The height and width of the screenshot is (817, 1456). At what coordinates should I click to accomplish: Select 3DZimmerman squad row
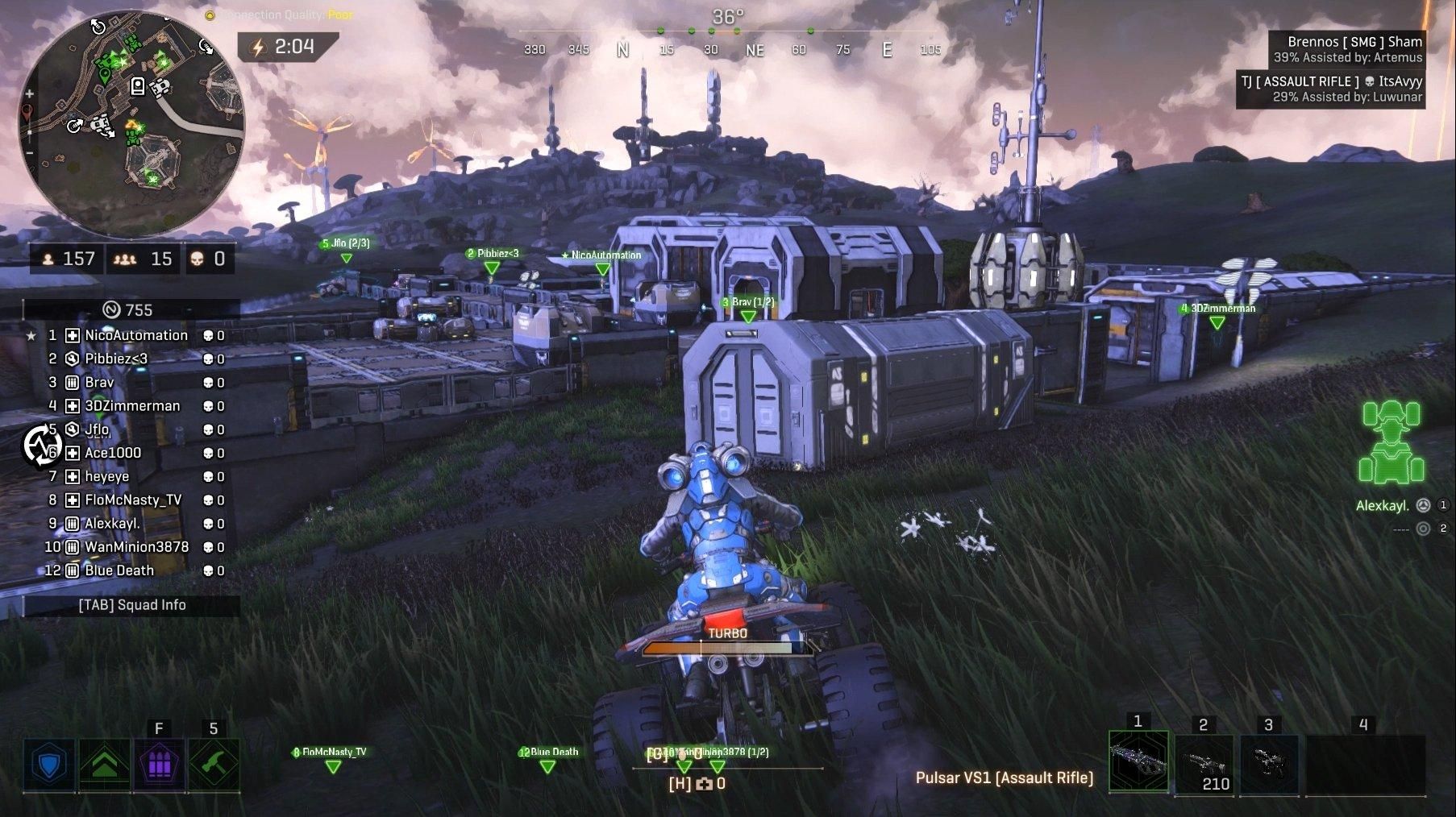pyautogui.click(x=132, y=406)
